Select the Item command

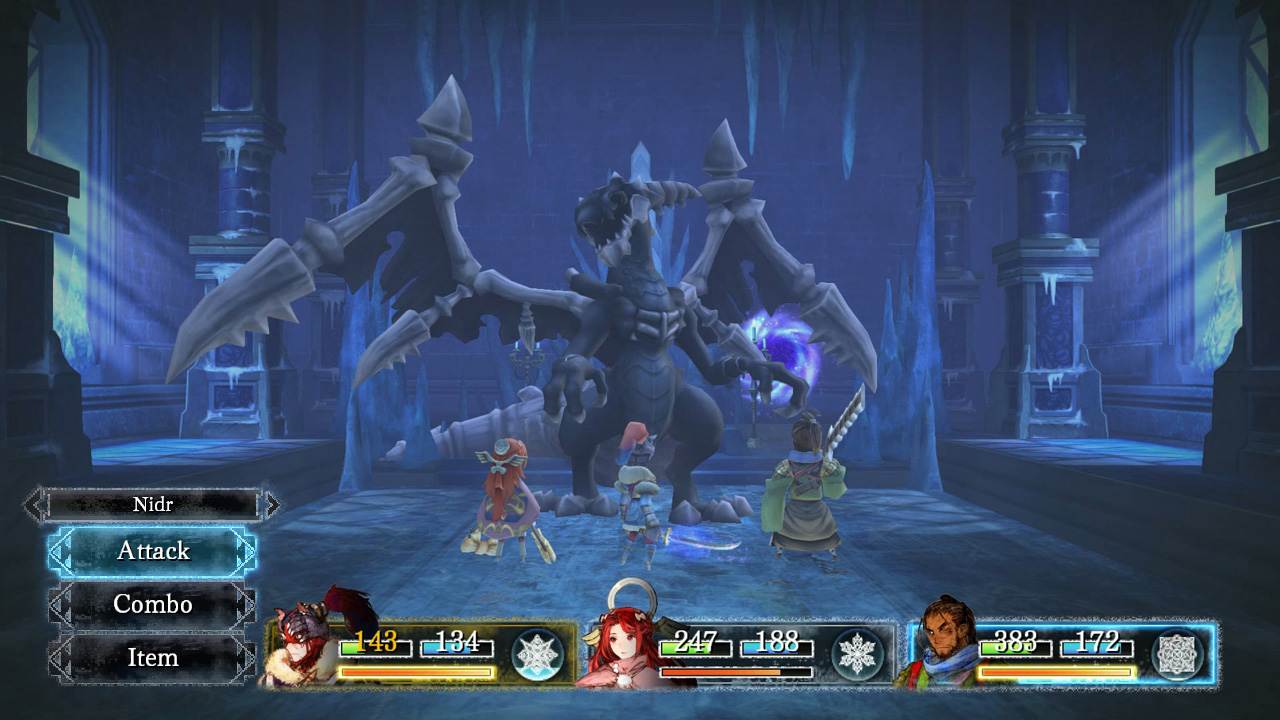150,658
